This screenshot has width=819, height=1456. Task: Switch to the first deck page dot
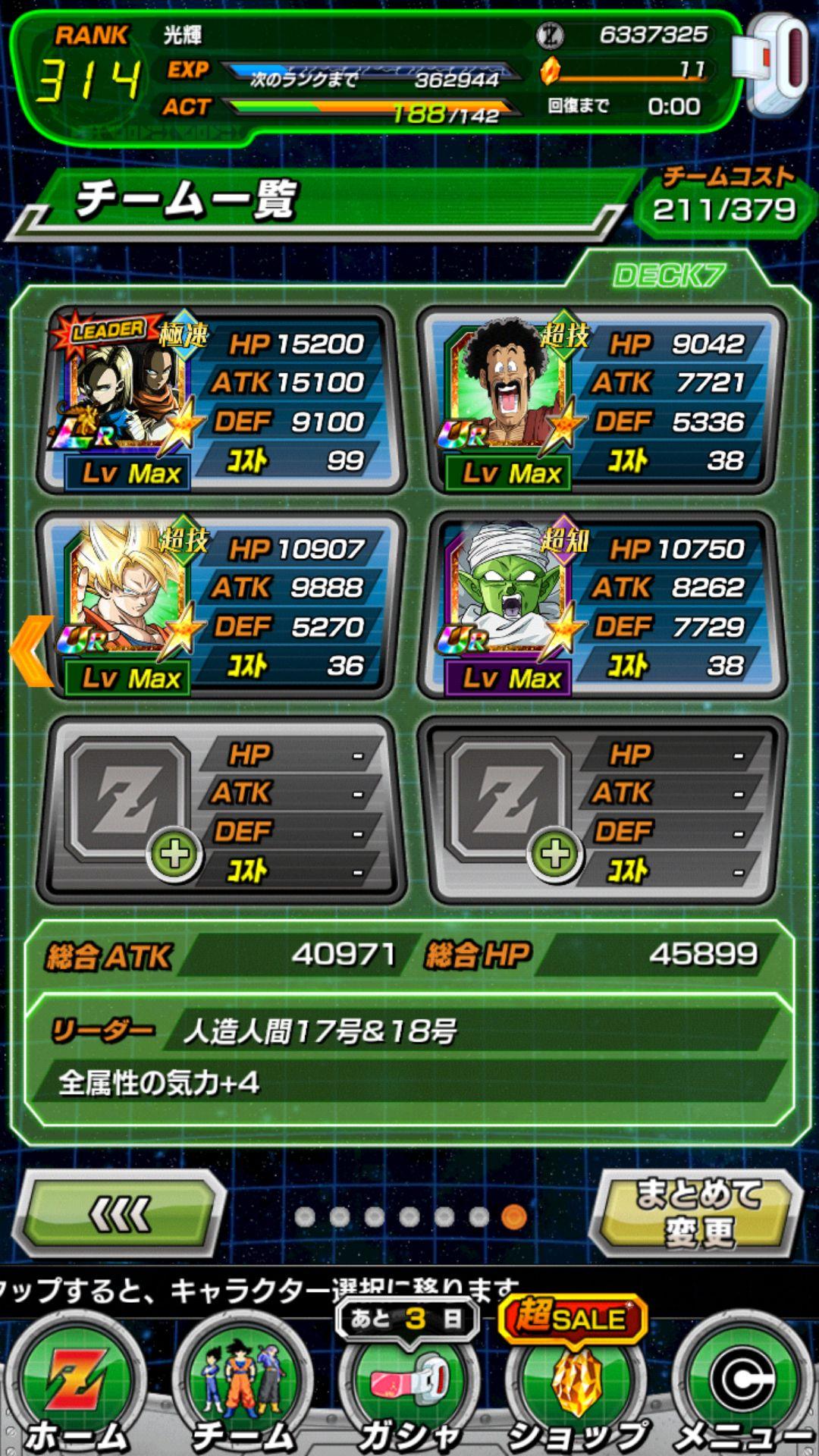[305, 1217]
